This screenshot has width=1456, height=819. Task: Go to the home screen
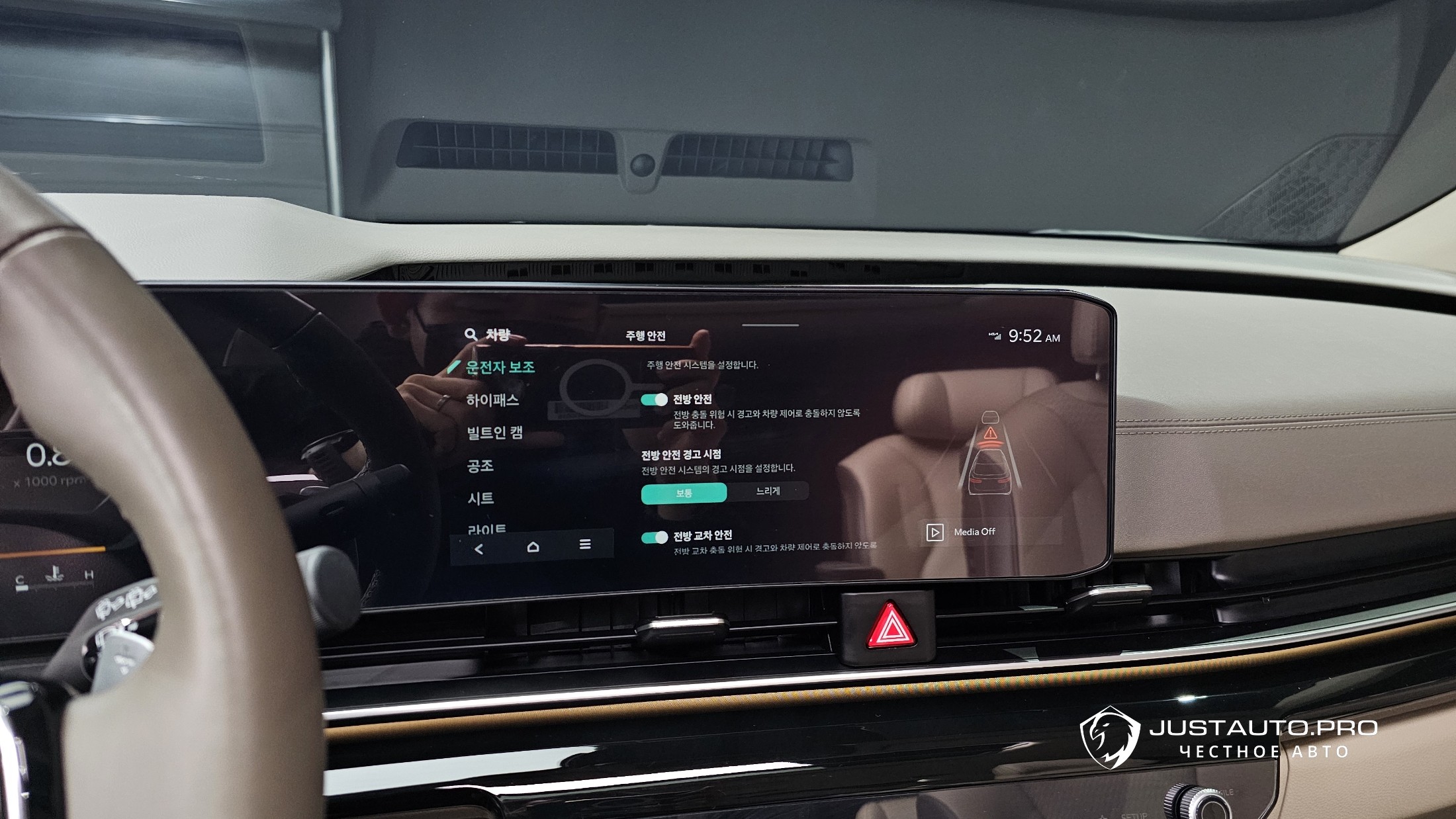533,546
